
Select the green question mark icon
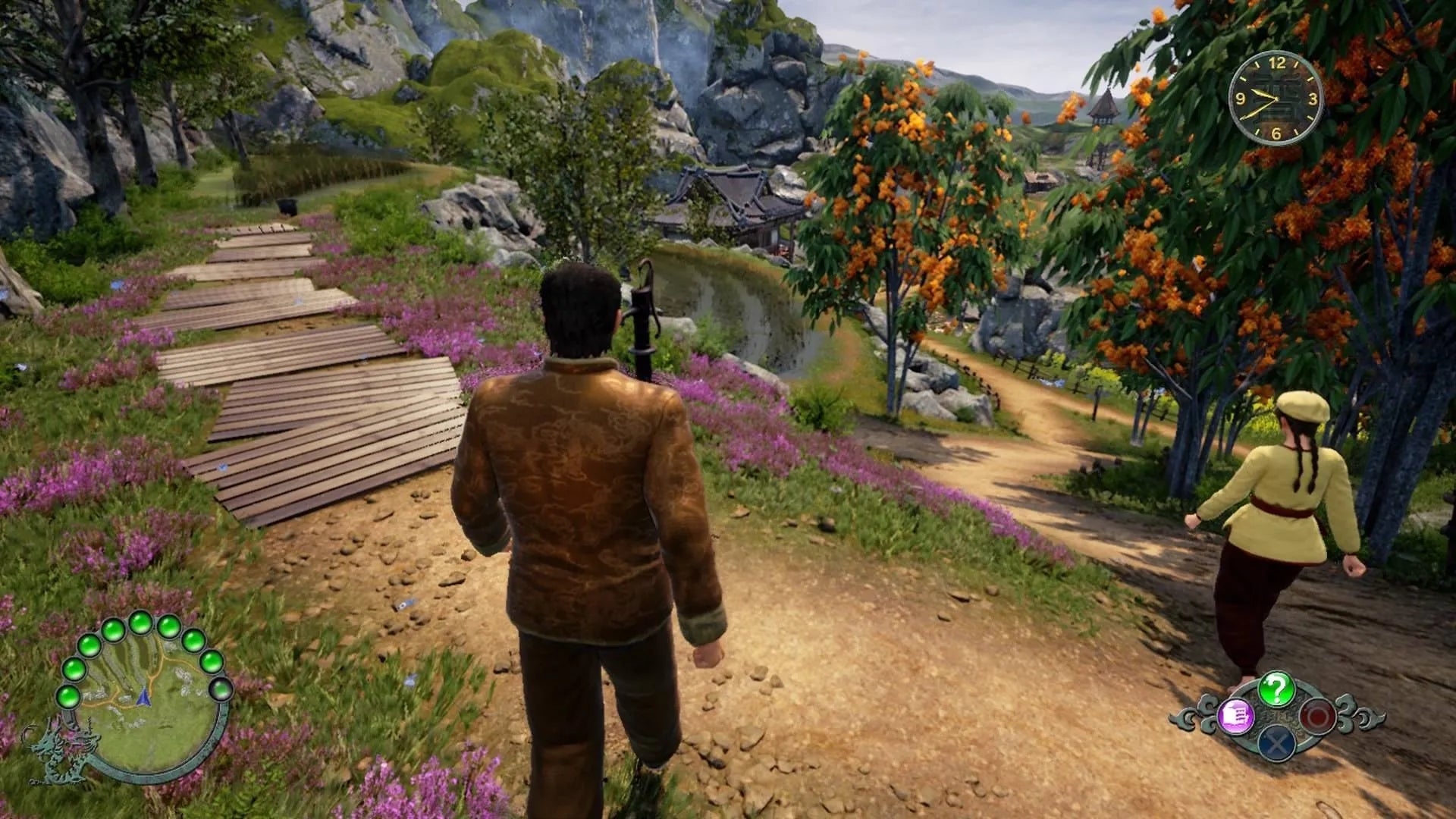coord(1276,689)
